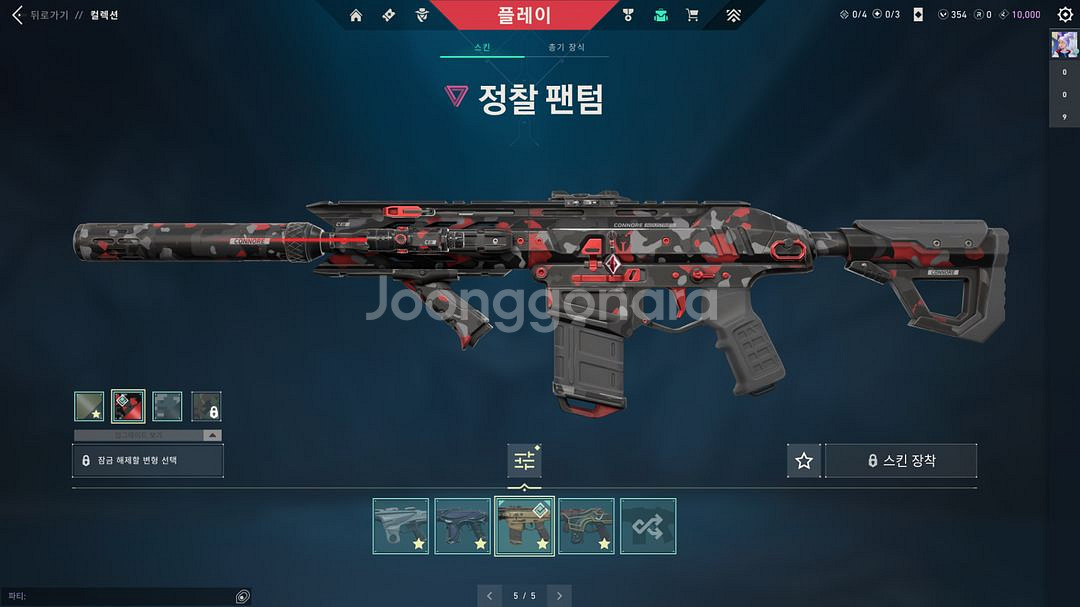Favorite this skin with the star button
1080x607 pixels.
click(803, 461)
